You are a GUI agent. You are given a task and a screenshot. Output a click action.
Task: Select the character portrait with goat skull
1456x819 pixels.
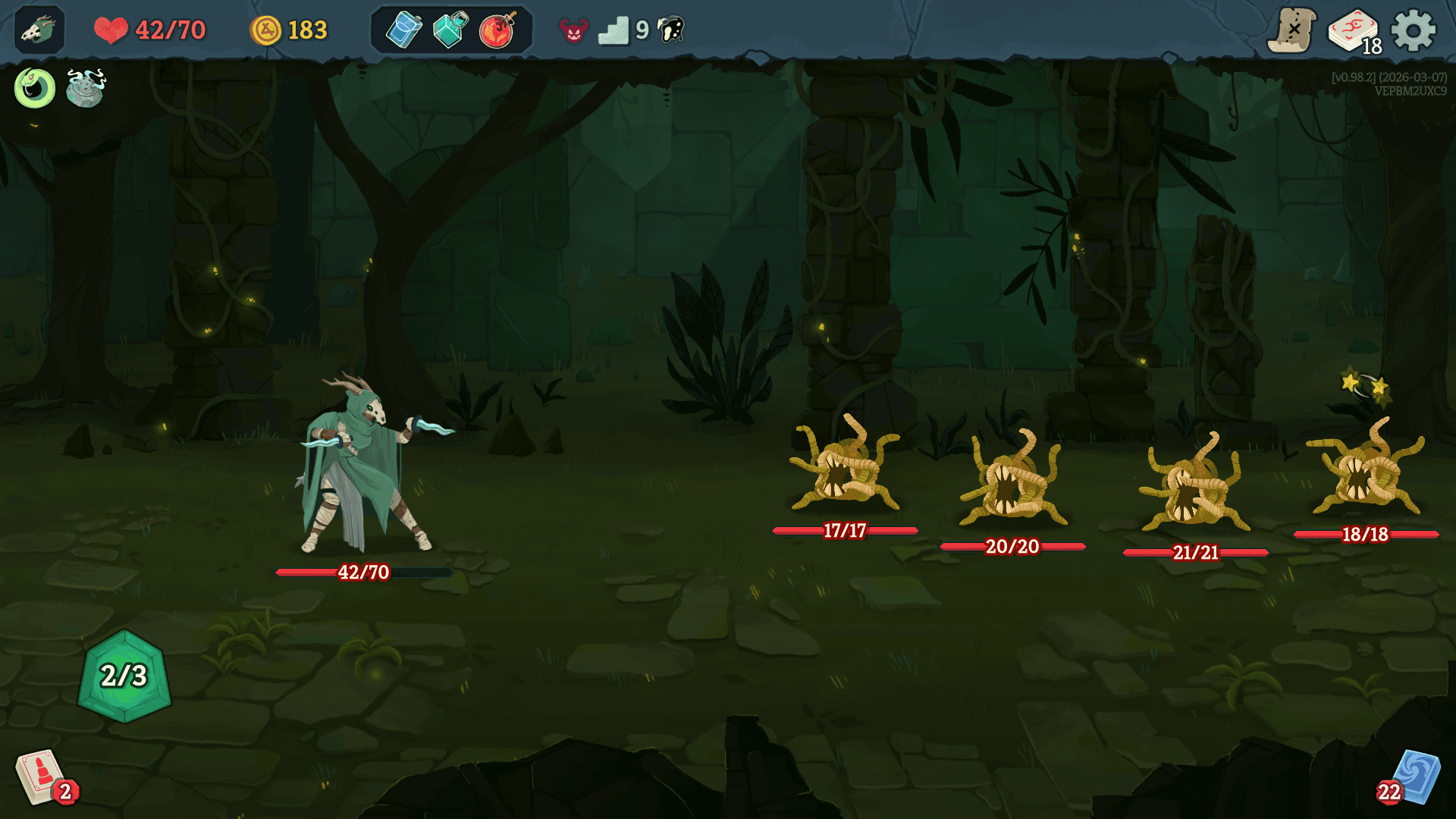coord(39,31)
